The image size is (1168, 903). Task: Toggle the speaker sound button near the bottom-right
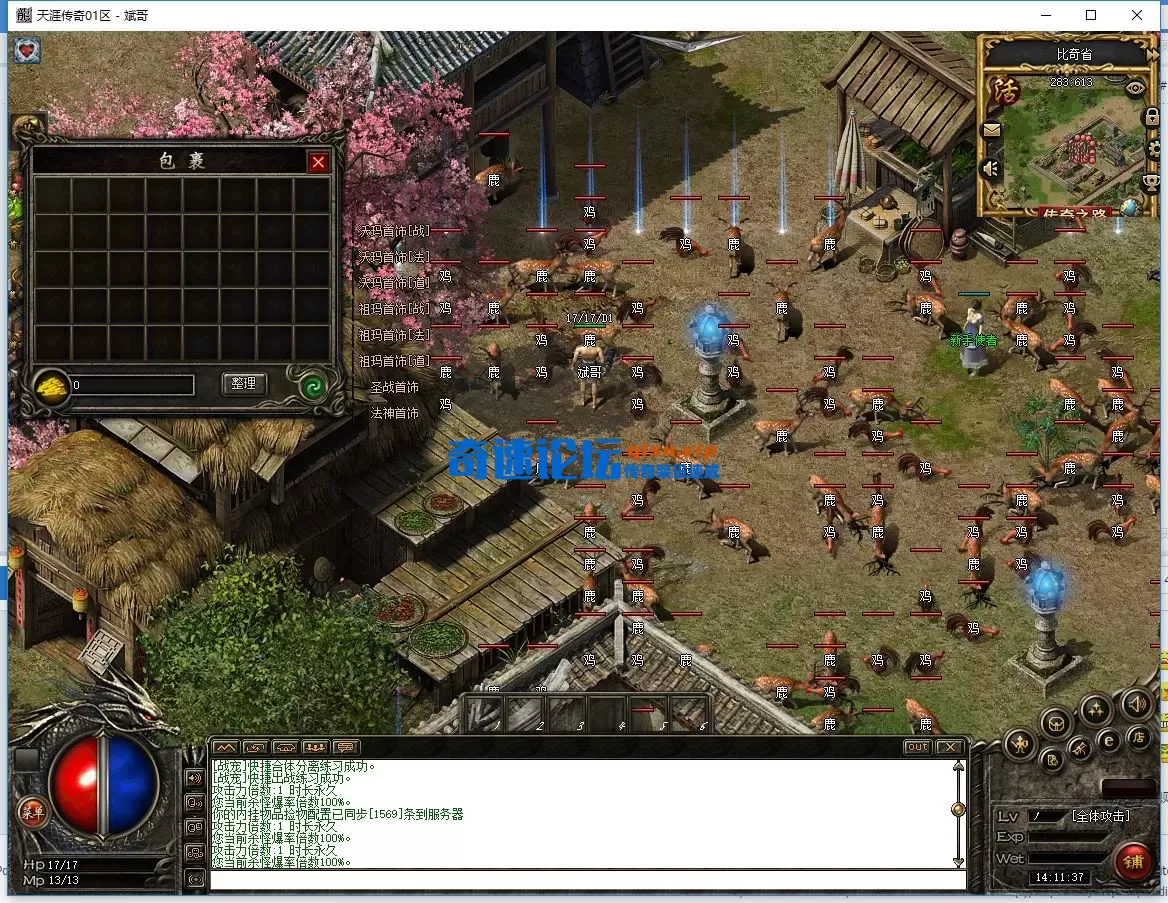tap(1136, 704)
